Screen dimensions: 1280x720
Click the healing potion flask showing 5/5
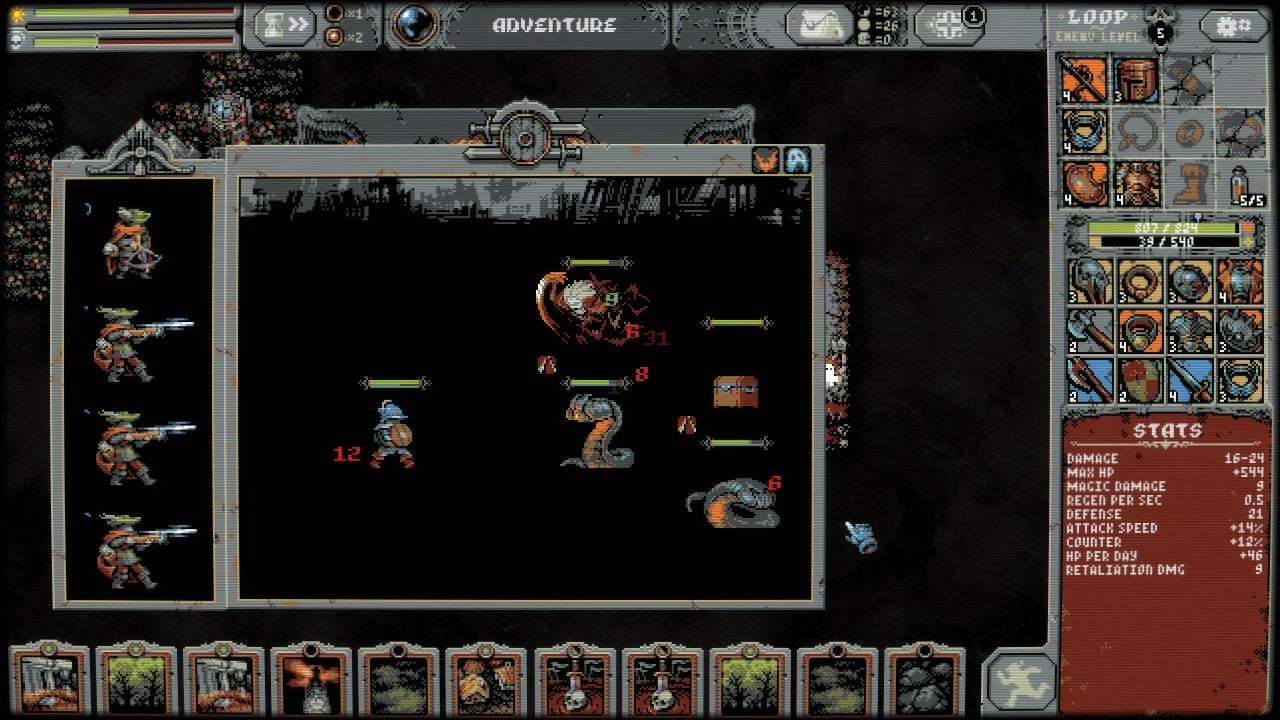coord(1240,184)
